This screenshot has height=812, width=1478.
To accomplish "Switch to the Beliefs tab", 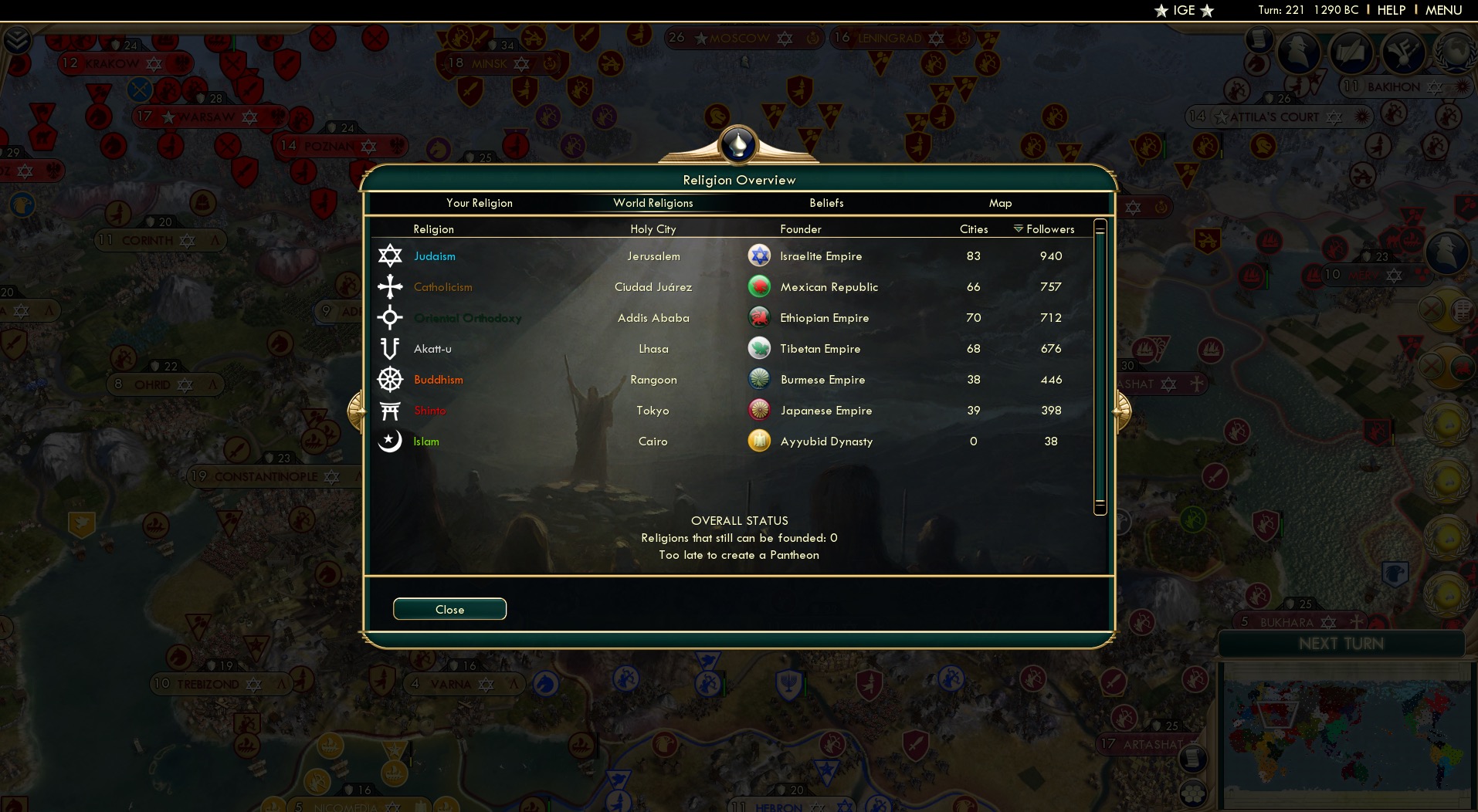I will (825, 203).
